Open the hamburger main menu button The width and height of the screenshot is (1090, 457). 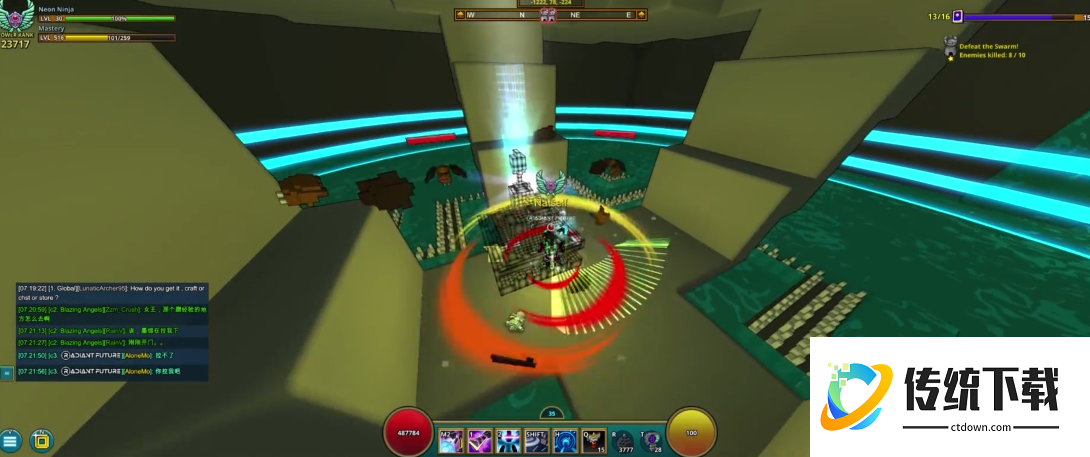click(x=10, y=440)
